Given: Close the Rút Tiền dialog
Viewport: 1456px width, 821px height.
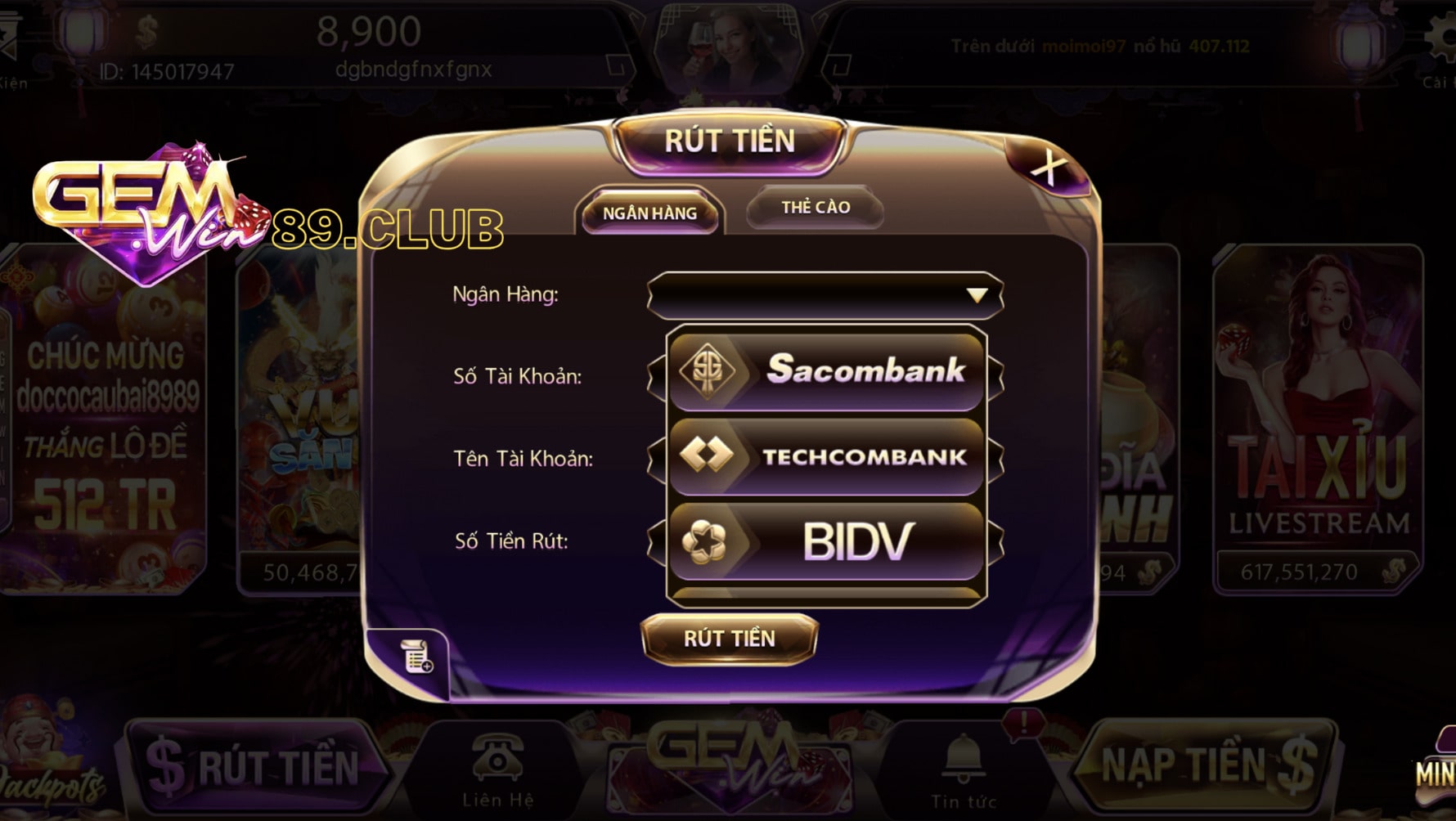Looking at the screenshot, I should pos(1048,168).
